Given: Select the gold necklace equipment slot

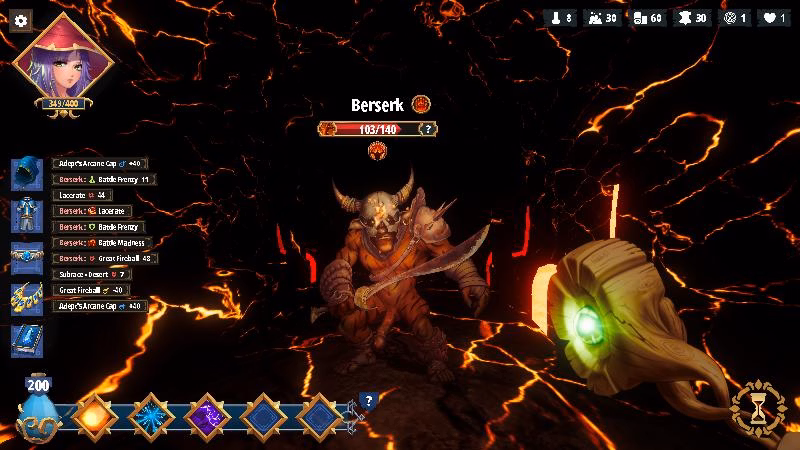Looking at the screenshot, I should tap(26, 296).
